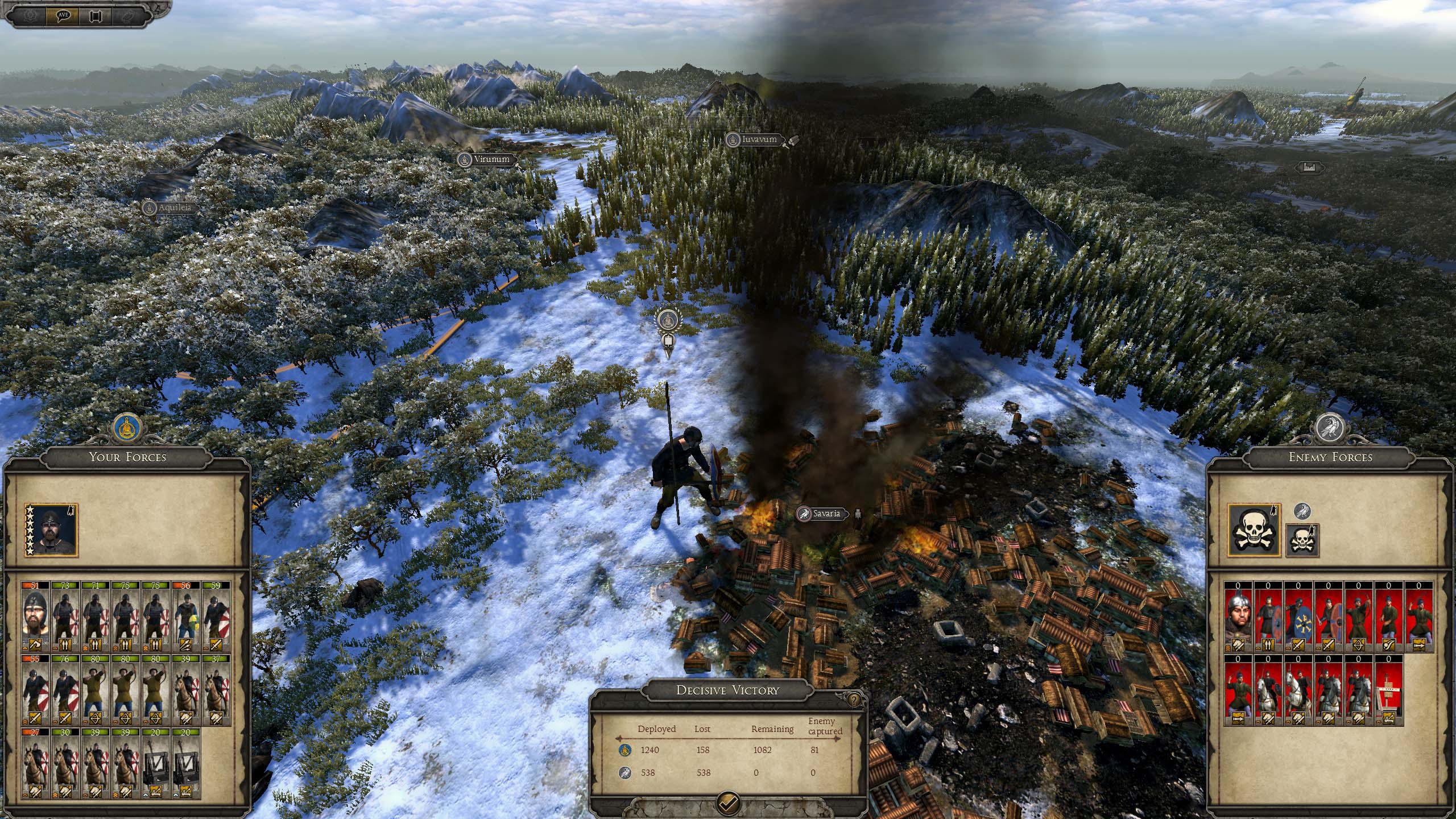Click the blue-tunic unit card with 56 men
Screen dimensions: 1456x819
[x=185, y=617]
